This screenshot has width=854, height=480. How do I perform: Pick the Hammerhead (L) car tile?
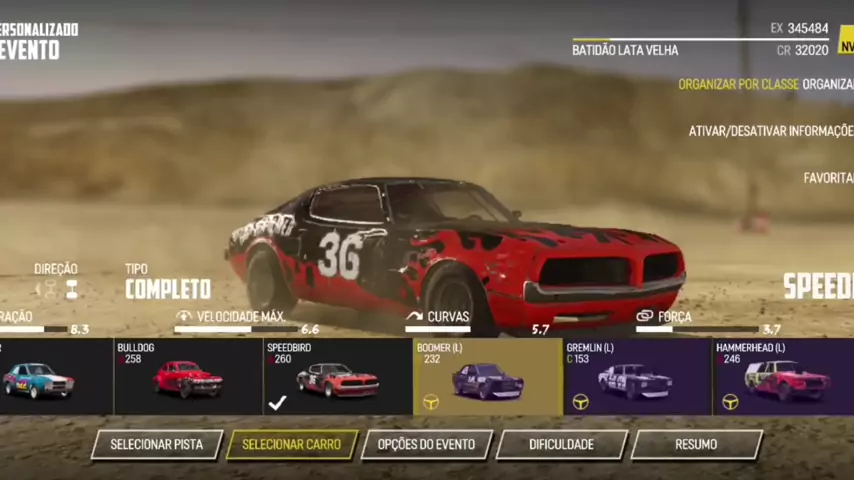[x=783, y=377]
